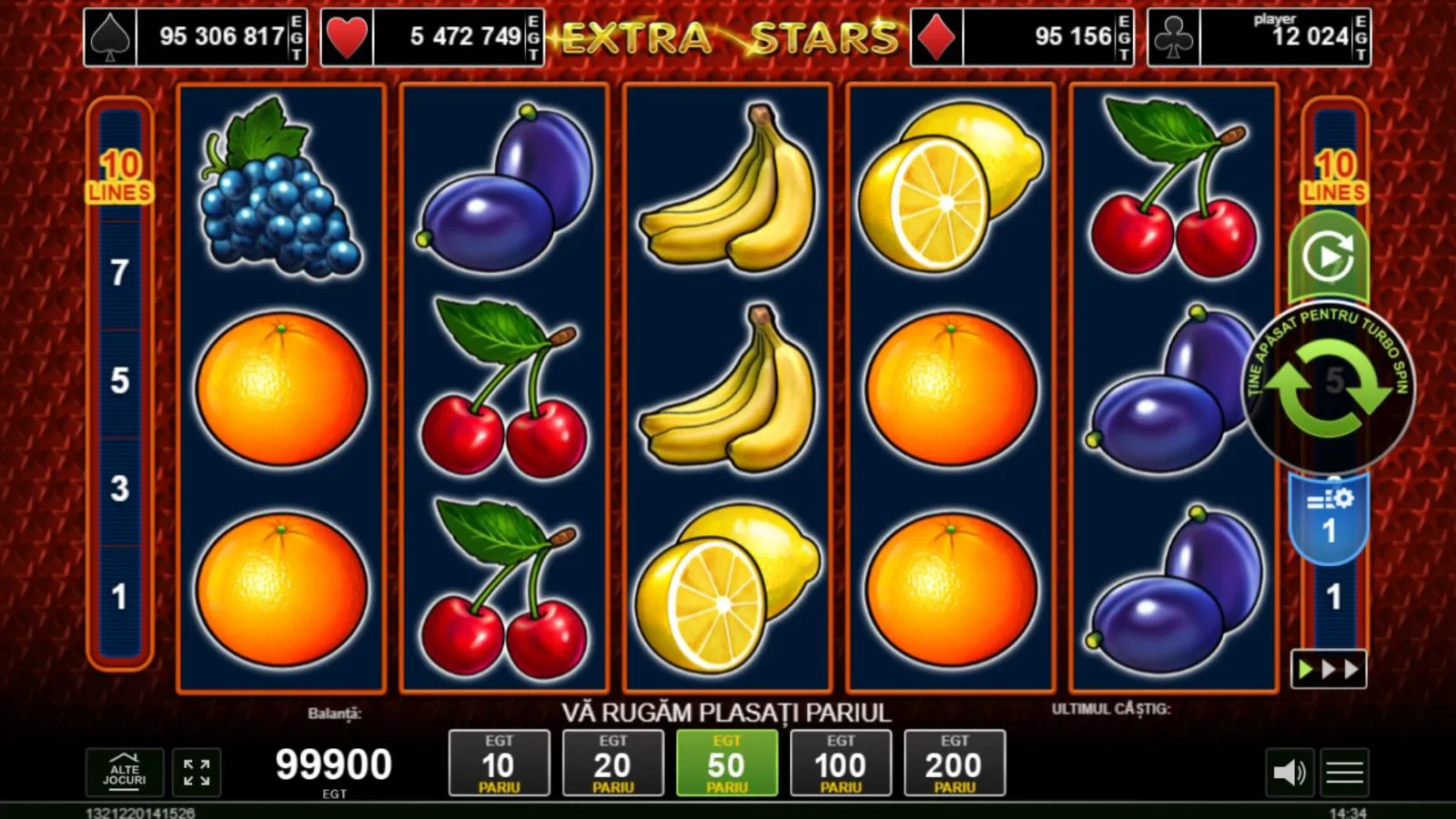This screenshot has width=1456, height=819.
Task: Pick the EGT 100 bet value
Action: pyautogui.click(x=841, y=763)
